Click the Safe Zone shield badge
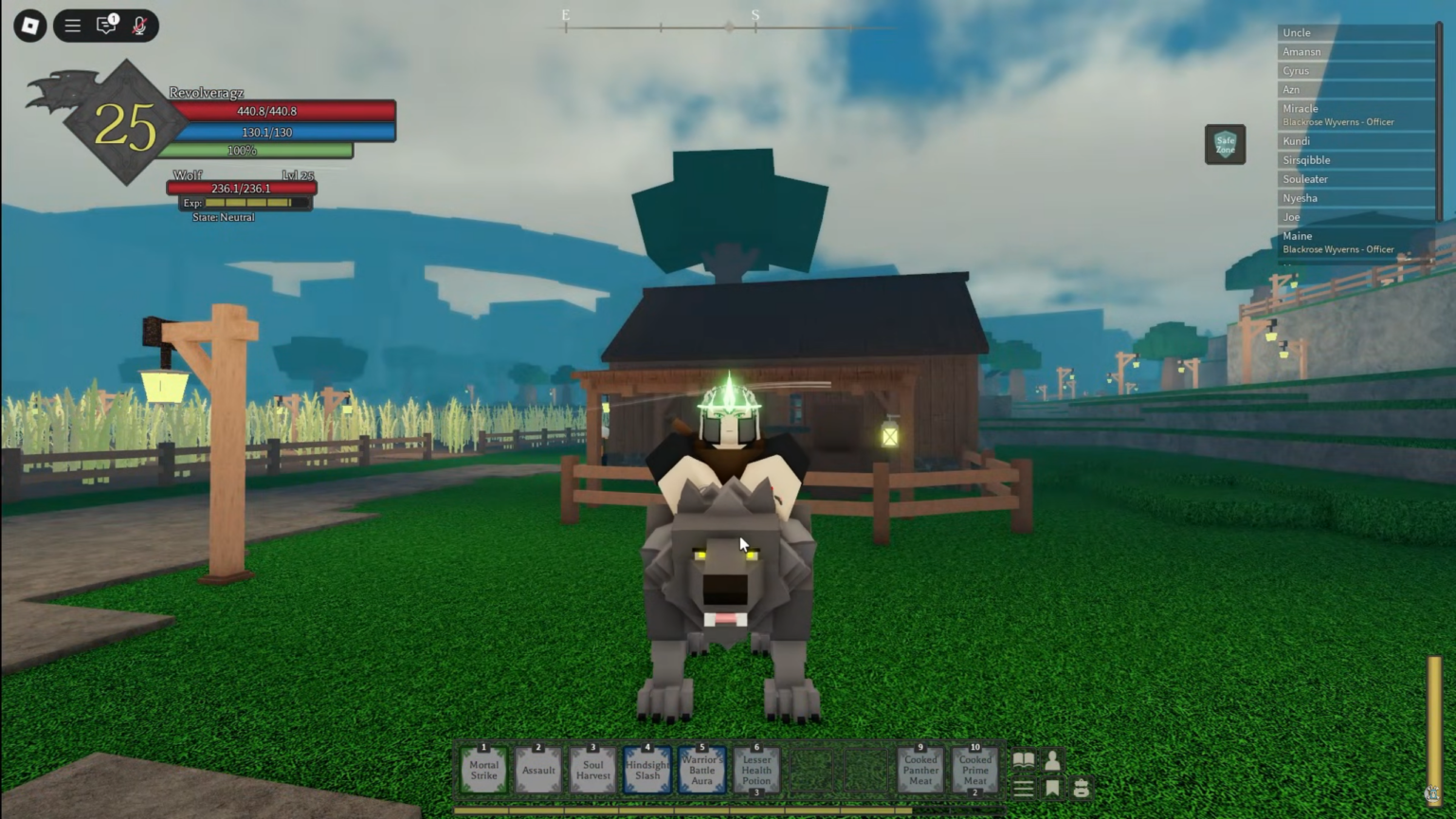The height and width of the screenshot is (819, 1456). (1225, 144)
